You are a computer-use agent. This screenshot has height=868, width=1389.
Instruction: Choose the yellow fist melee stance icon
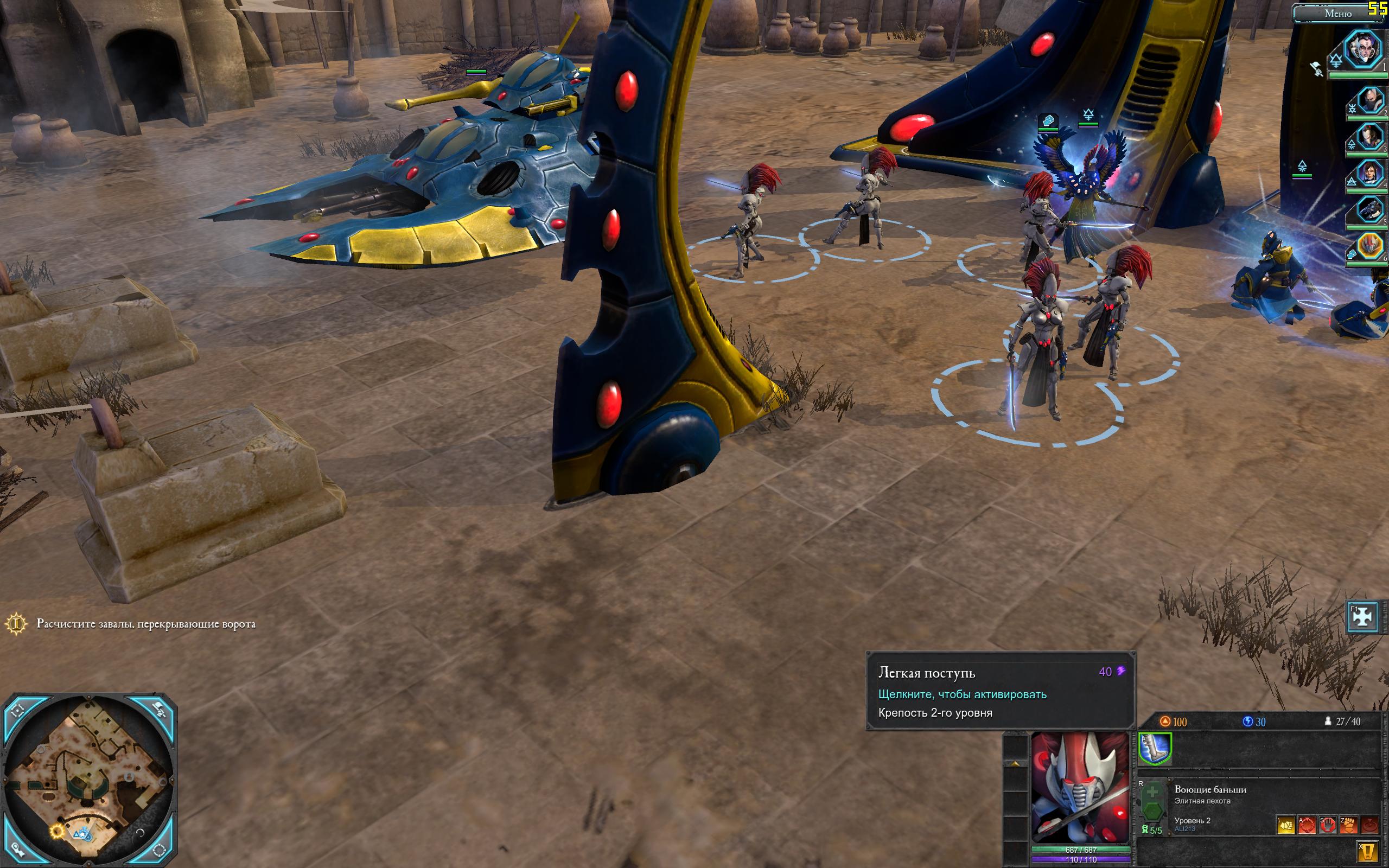pyautogui.click(x=1286, y=826)
